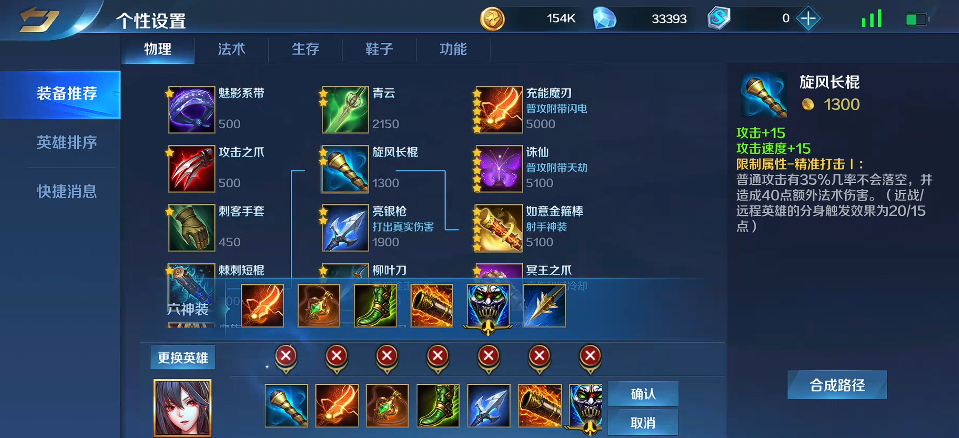Viewport: 959px width, 438px height.
Task: Select the 装备推荐 side menu
Action: [x=66, y=94]
